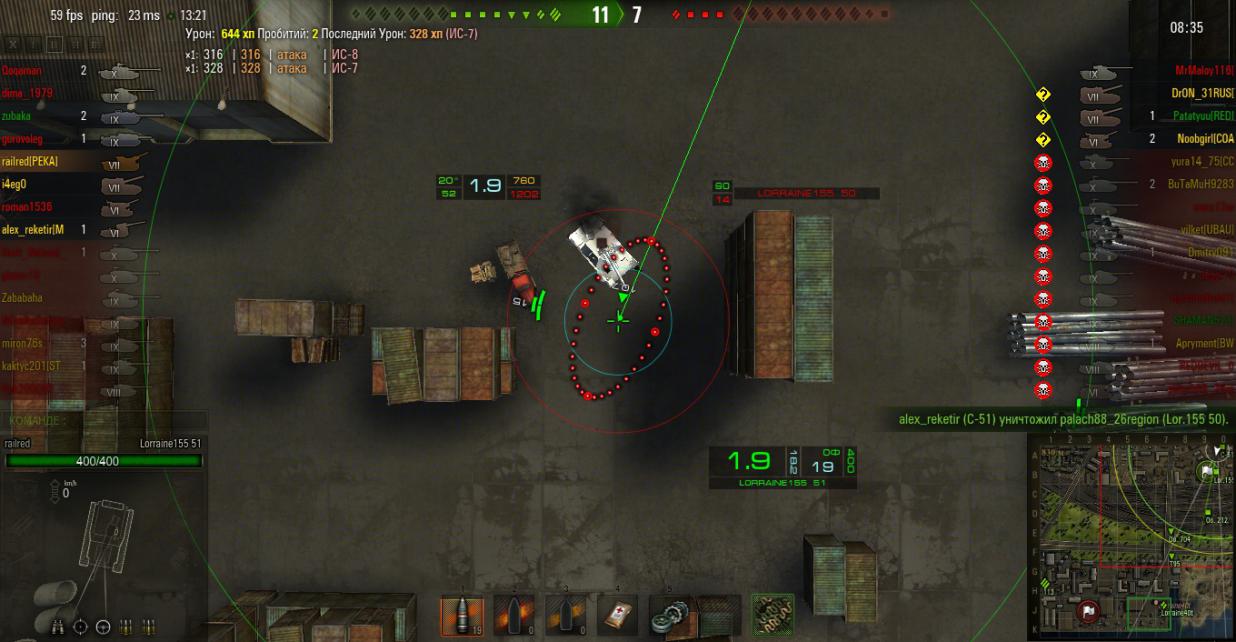Choose player i4eg0 from the ally list
This screenshot has height=642, width=1236.
[x=14, y=184]
